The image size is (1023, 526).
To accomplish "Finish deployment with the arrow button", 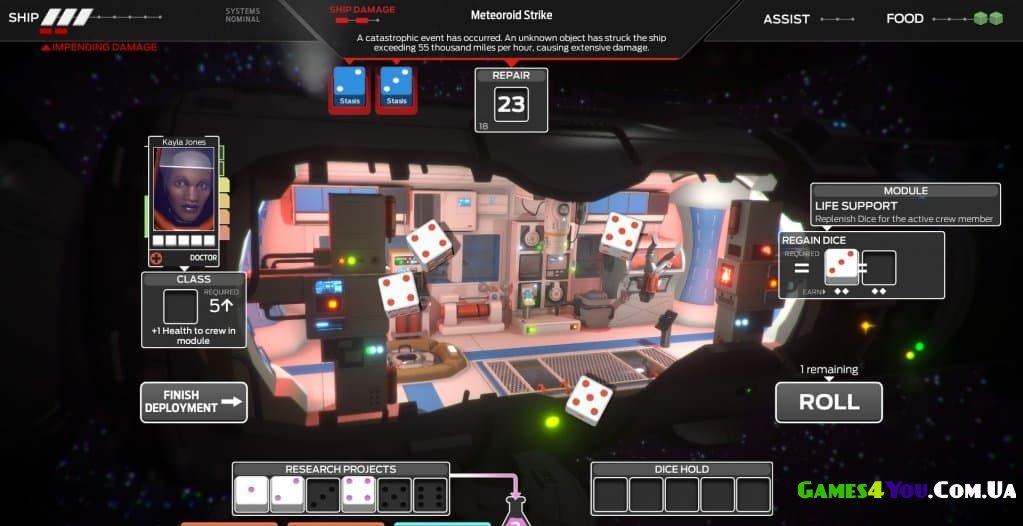I will (x=193, y=402).
